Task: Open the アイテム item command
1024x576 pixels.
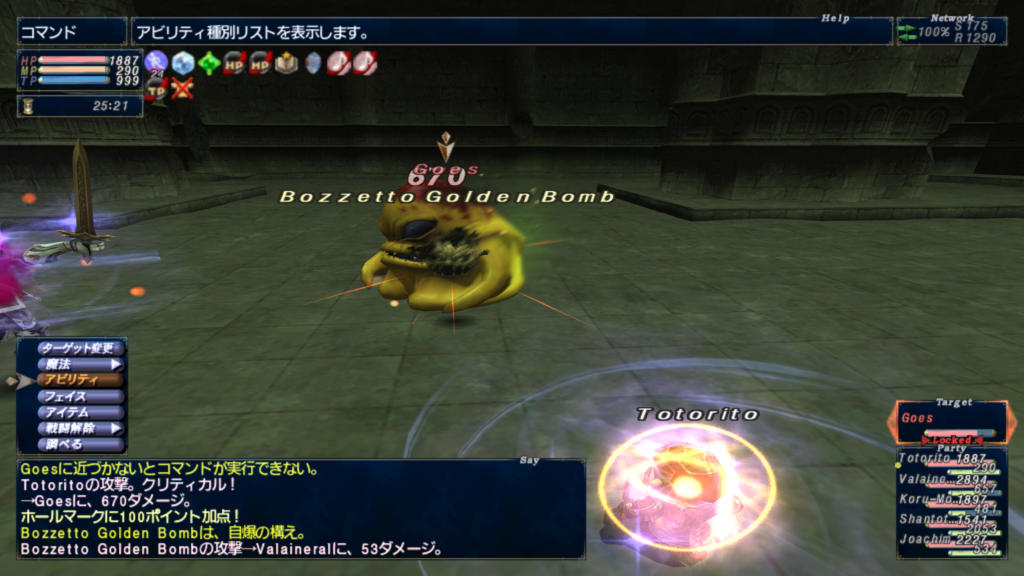Action: coord(81,412)
